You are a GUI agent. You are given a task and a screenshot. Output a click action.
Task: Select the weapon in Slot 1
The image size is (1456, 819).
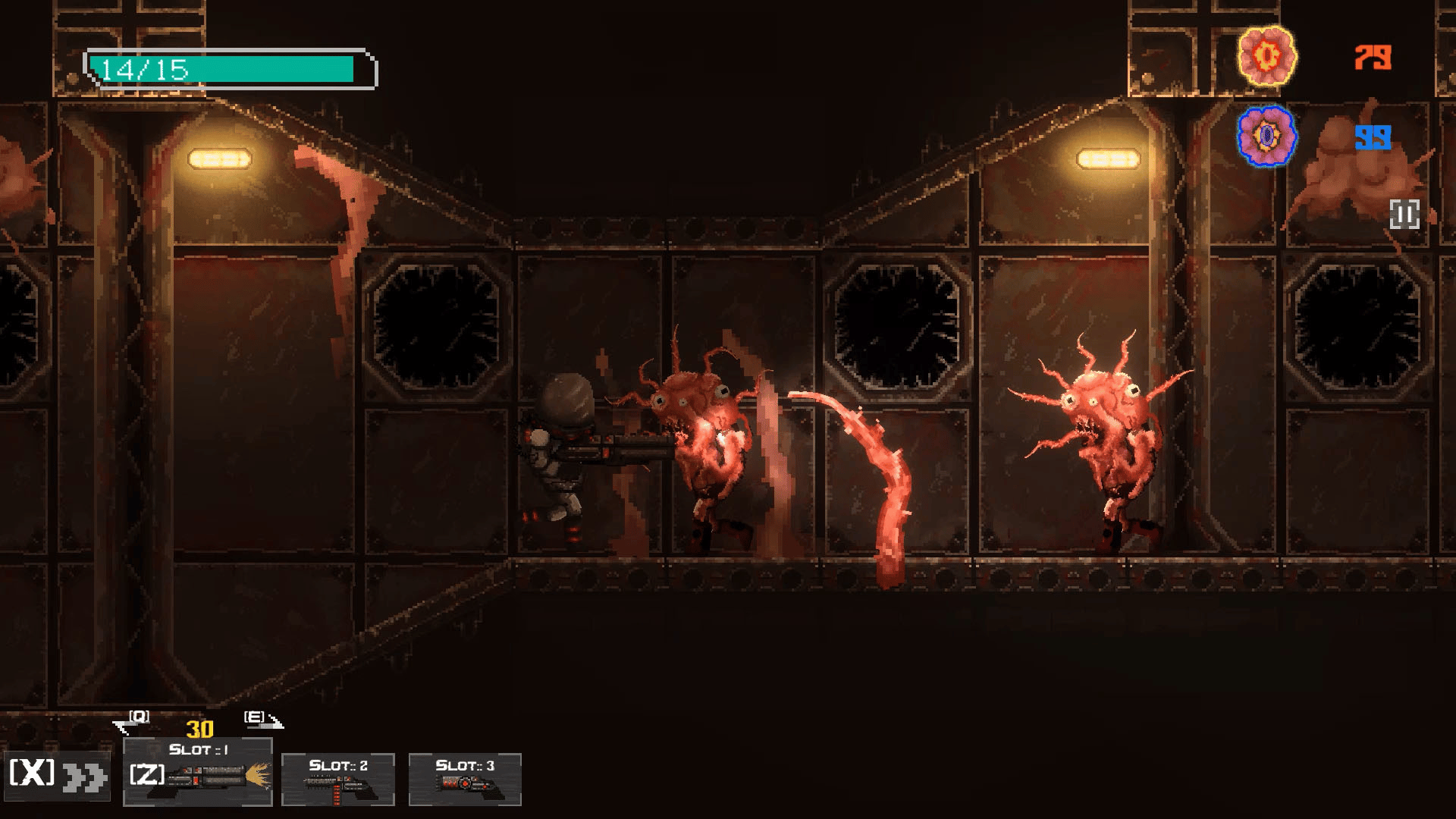pyautogui.click(x=198, y=771)
